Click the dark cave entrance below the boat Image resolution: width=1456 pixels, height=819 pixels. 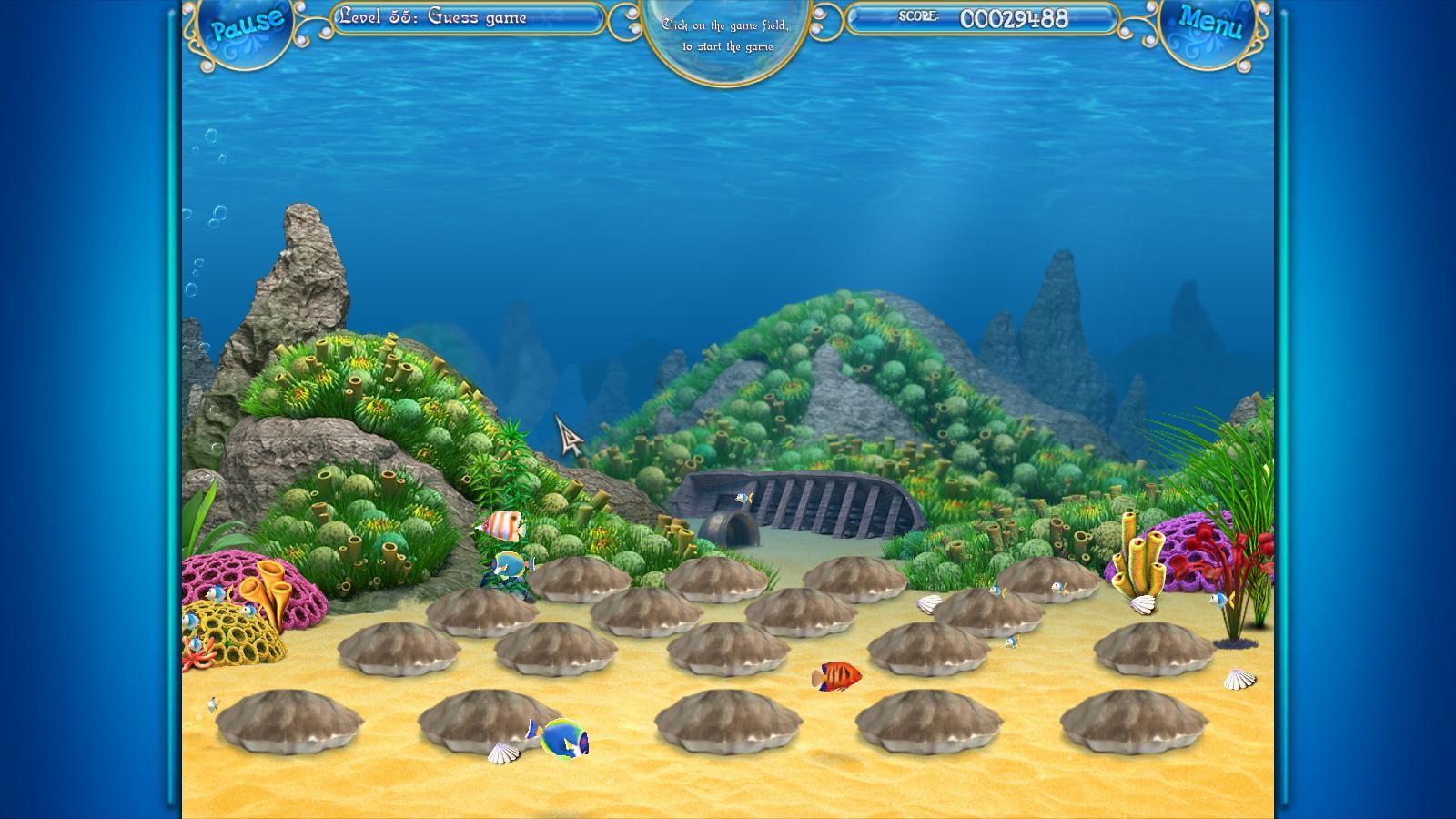click(728, 528)
